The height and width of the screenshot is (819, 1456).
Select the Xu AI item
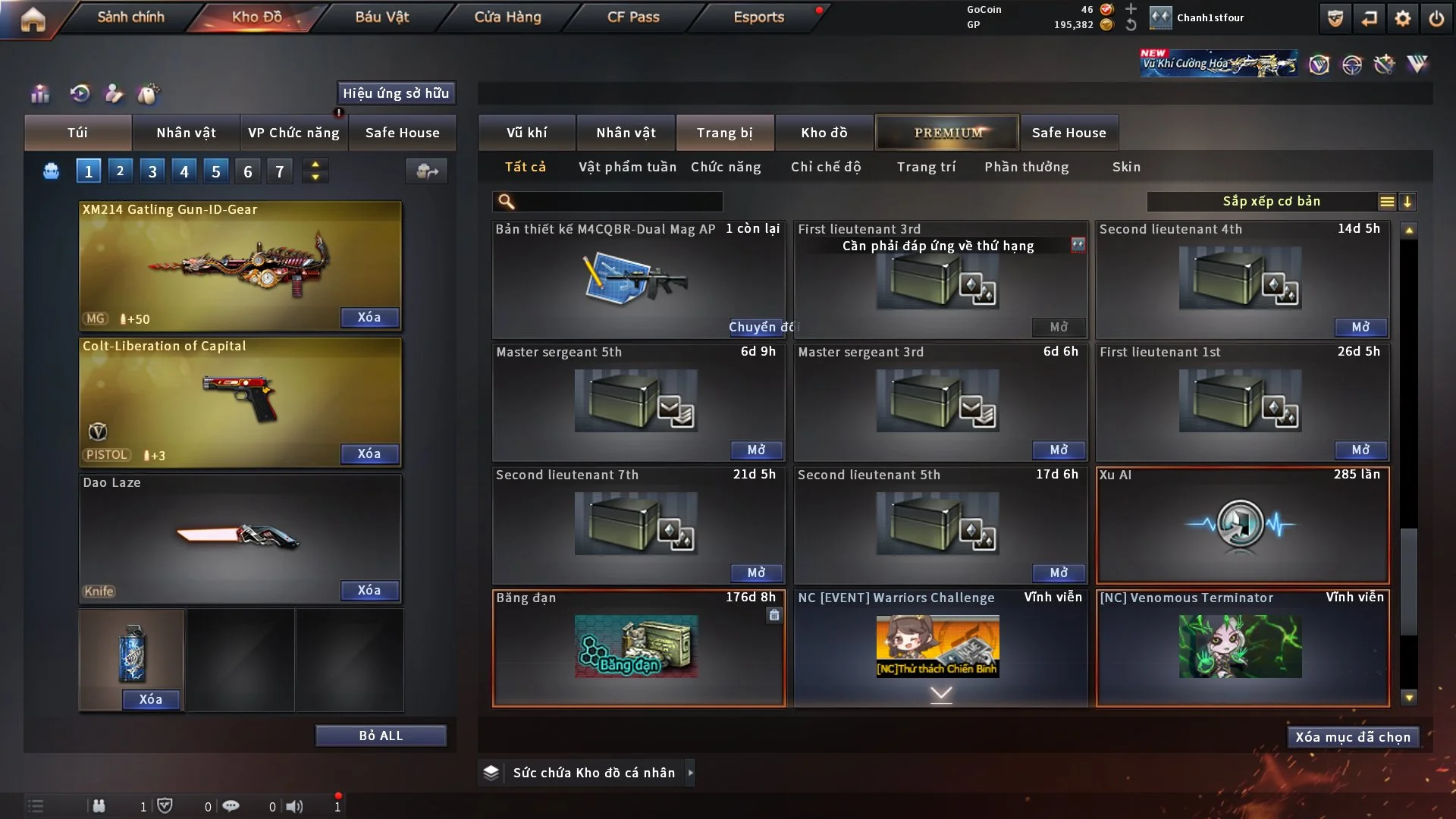(x=1242, y=525)
